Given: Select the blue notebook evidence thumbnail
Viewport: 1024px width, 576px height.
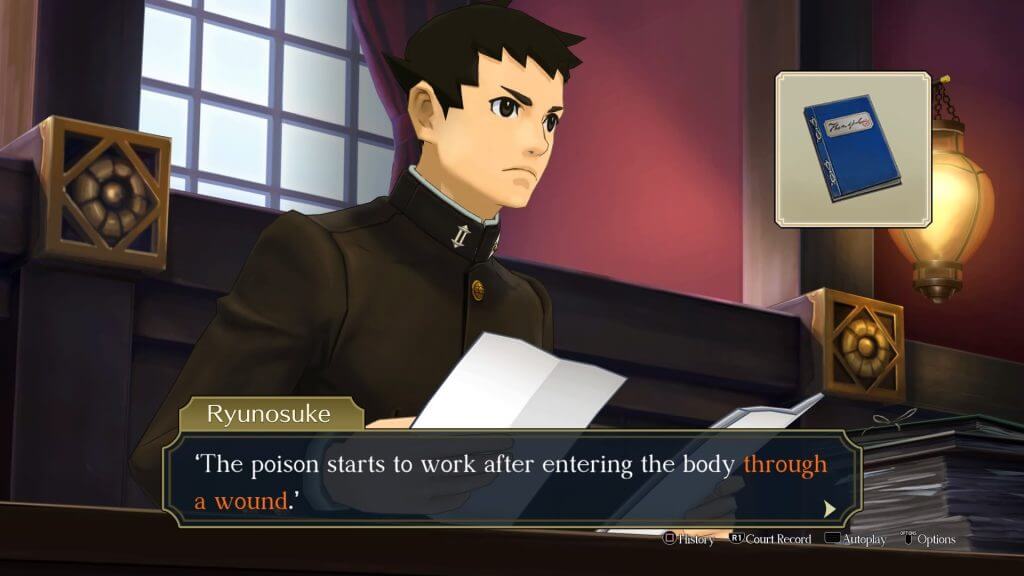Looking at the screenshot, I should pyautogui.click(x=853, y=148).
